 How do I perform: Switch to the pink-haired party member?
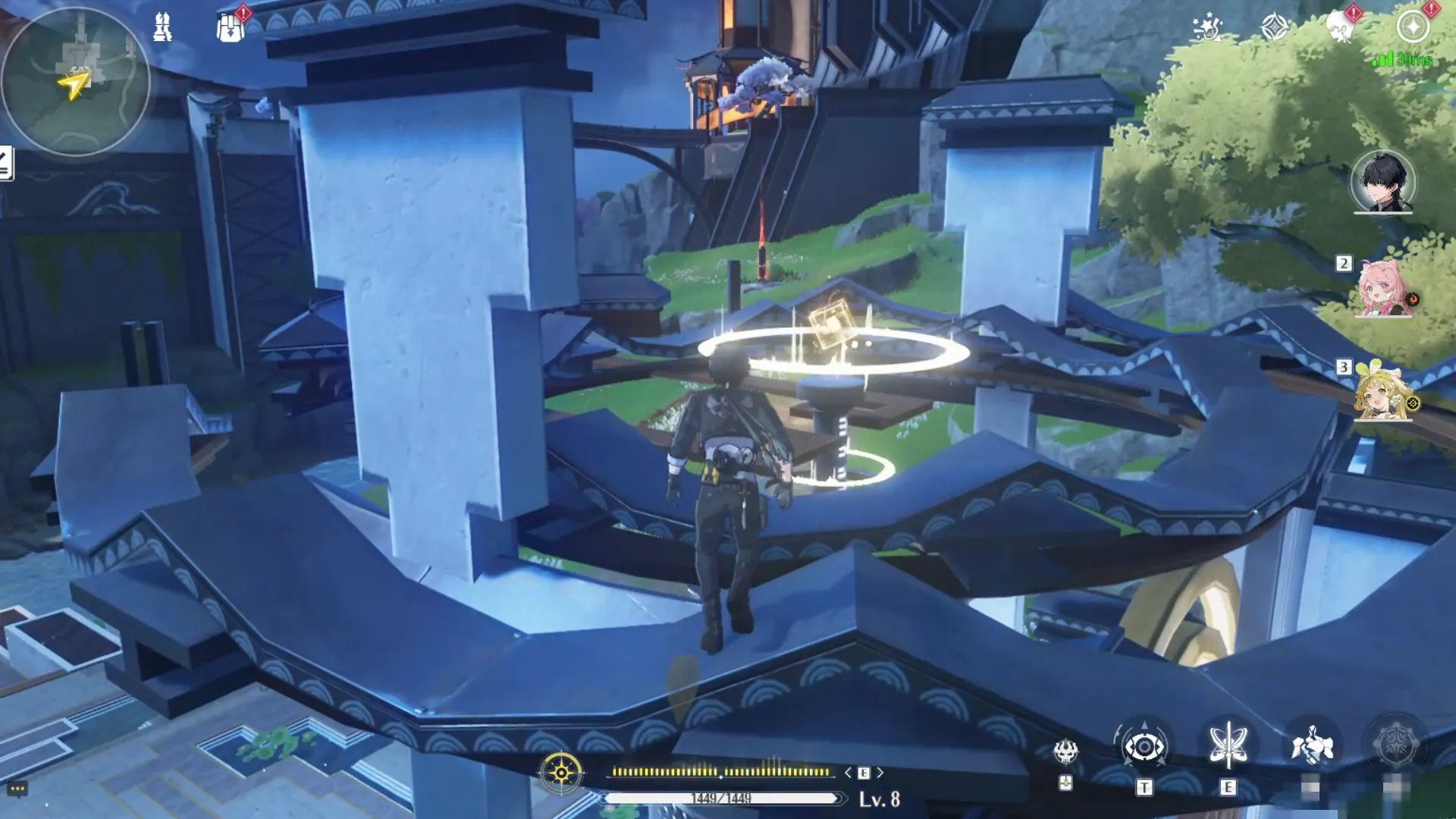(x=1383, y=289)
